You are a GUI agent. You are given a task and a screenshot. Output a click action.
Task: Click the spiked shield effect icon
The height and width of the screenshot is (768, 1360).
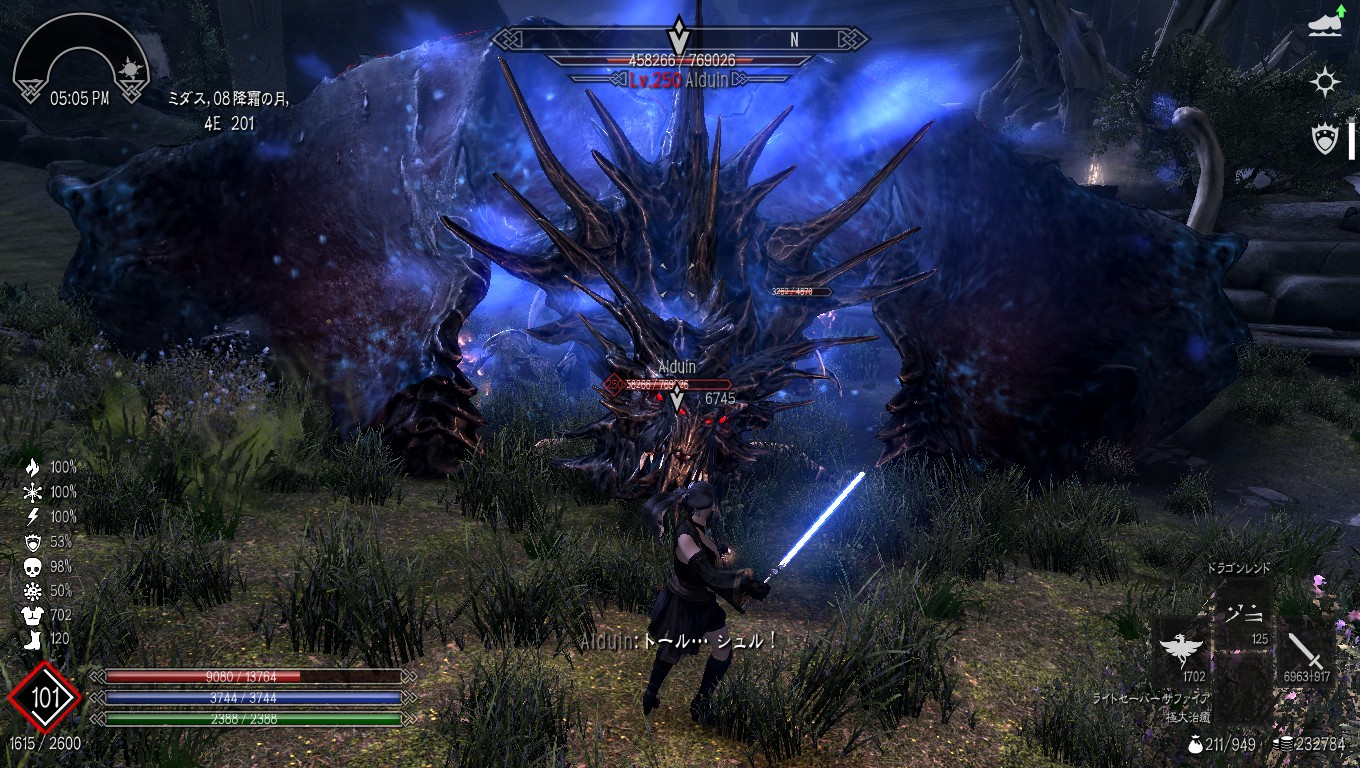tap(1326, 139)
